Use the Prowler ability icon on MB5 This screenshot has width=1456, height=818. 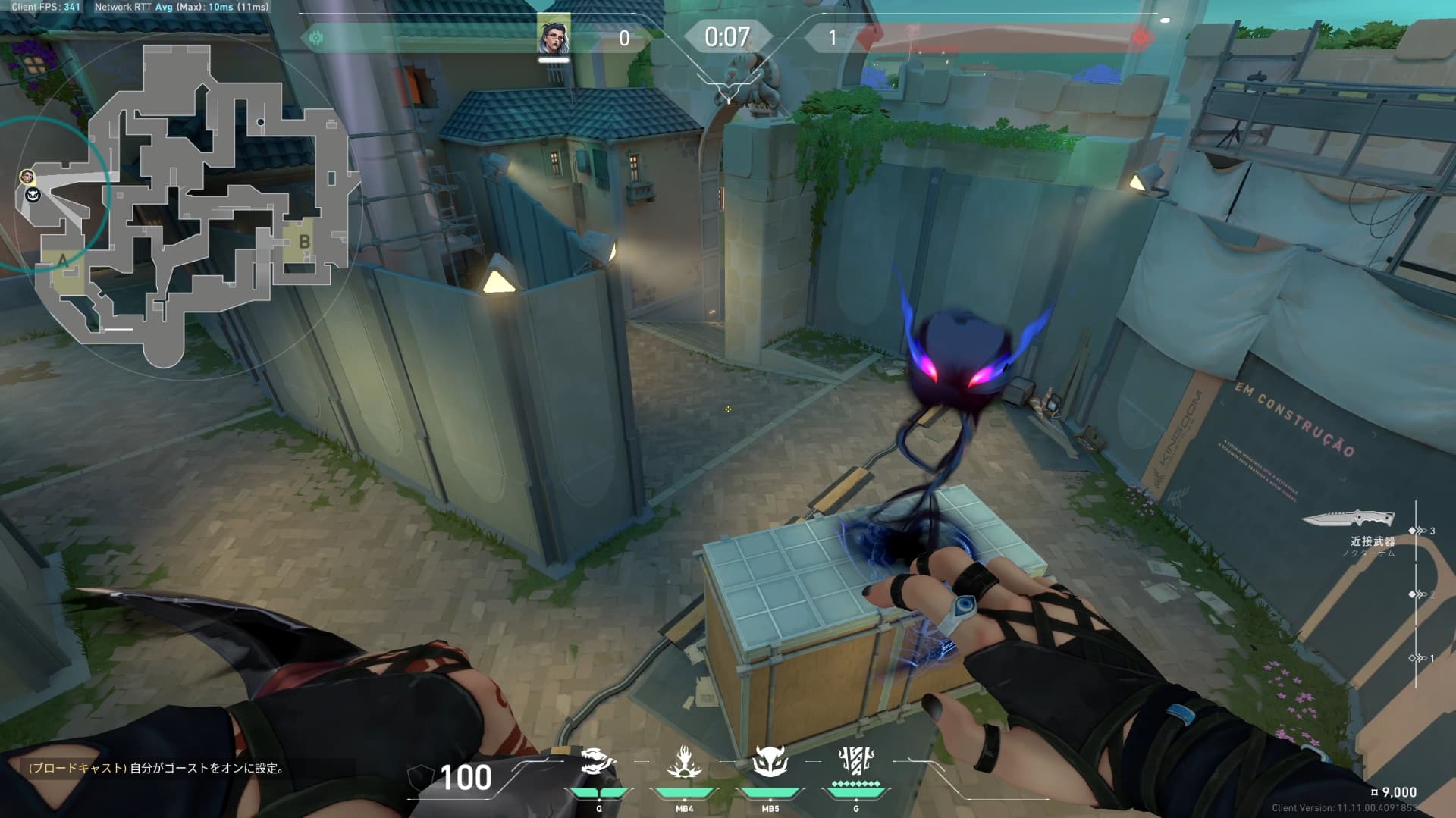coord(770,761)
